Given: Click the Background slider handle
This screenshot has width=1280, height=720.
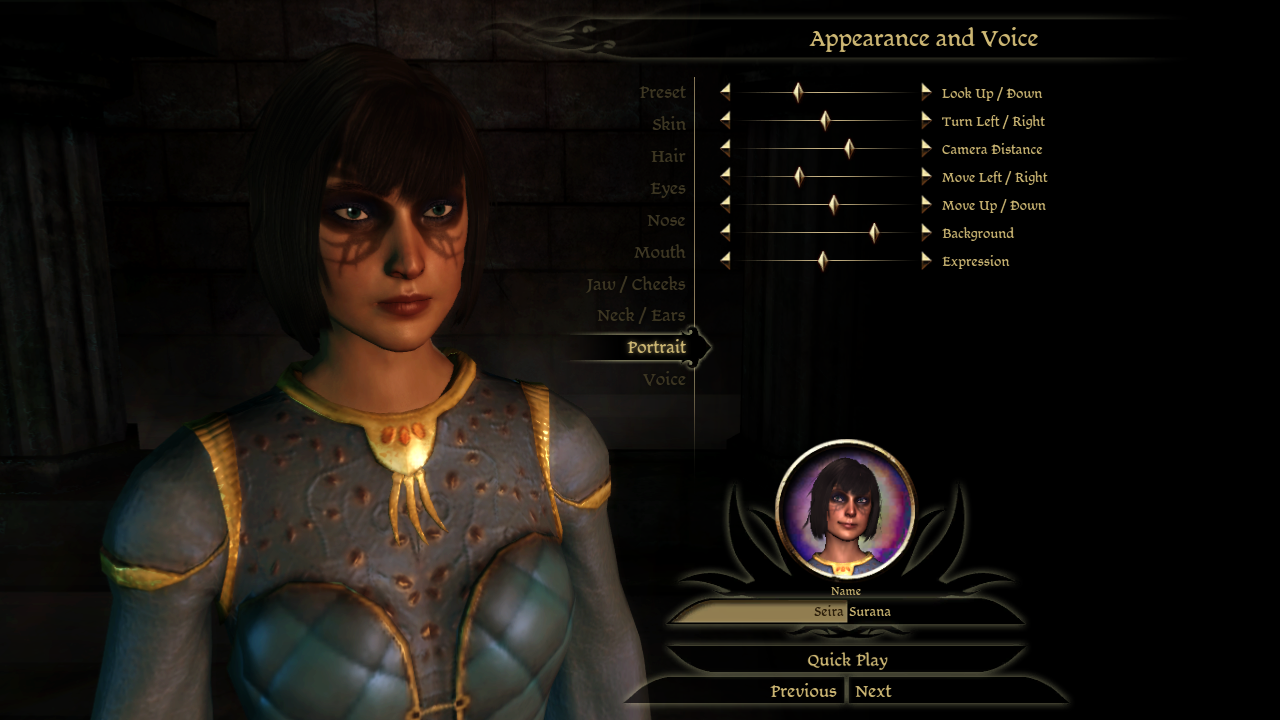Looking at the screenshot, I should click(x=874, y=233).
